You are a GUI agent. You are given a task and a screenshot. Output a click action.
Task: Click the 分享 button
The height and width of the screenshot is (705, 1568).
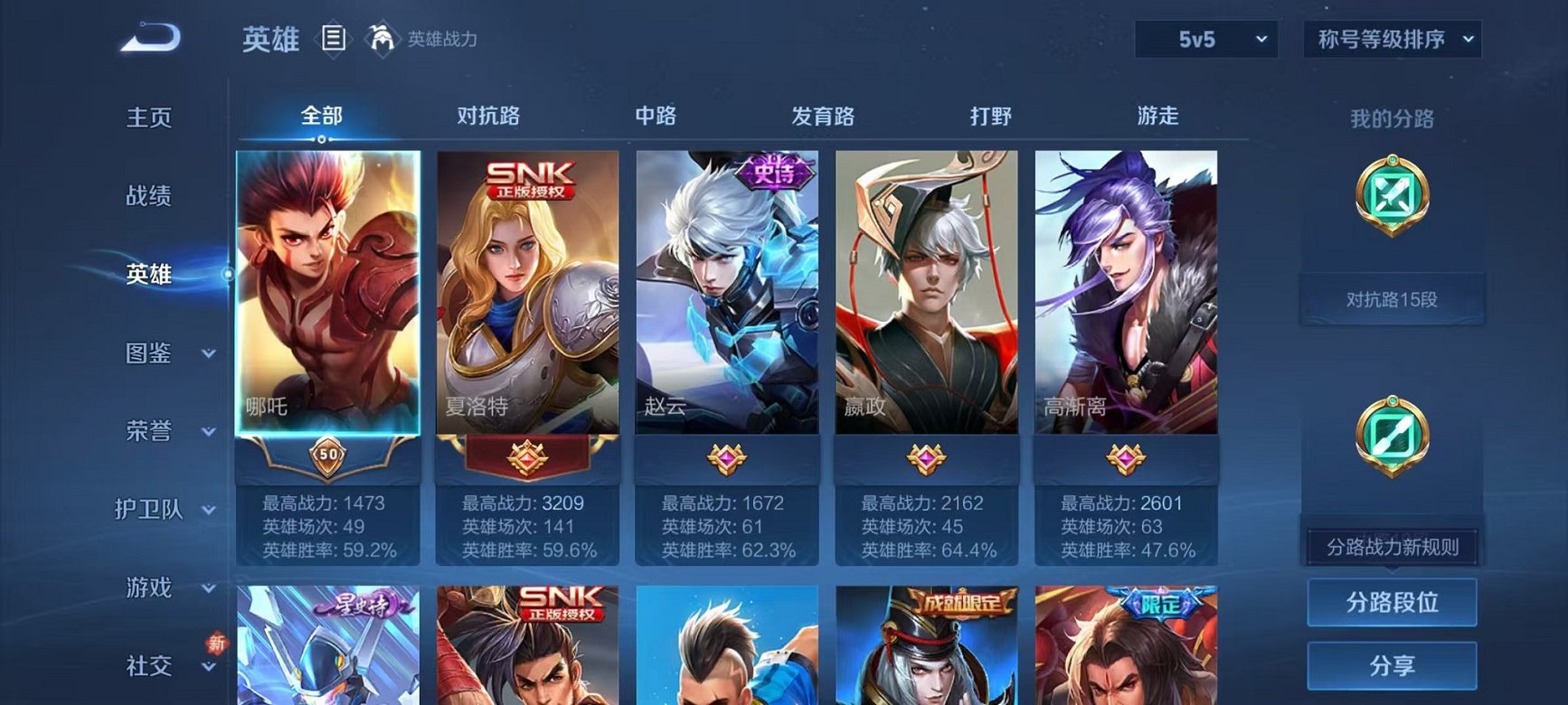coord(1392,666)
